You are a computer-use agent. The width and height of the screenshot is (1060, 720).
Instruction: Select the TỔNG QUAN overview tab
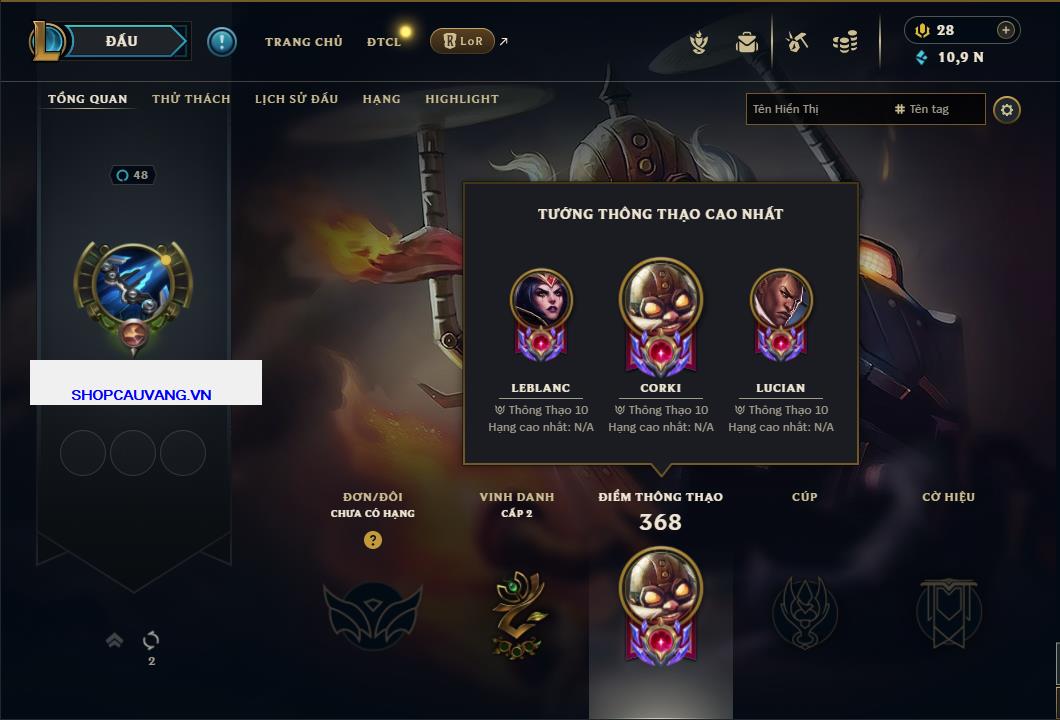pyautogui.click(x=88, y=99)
